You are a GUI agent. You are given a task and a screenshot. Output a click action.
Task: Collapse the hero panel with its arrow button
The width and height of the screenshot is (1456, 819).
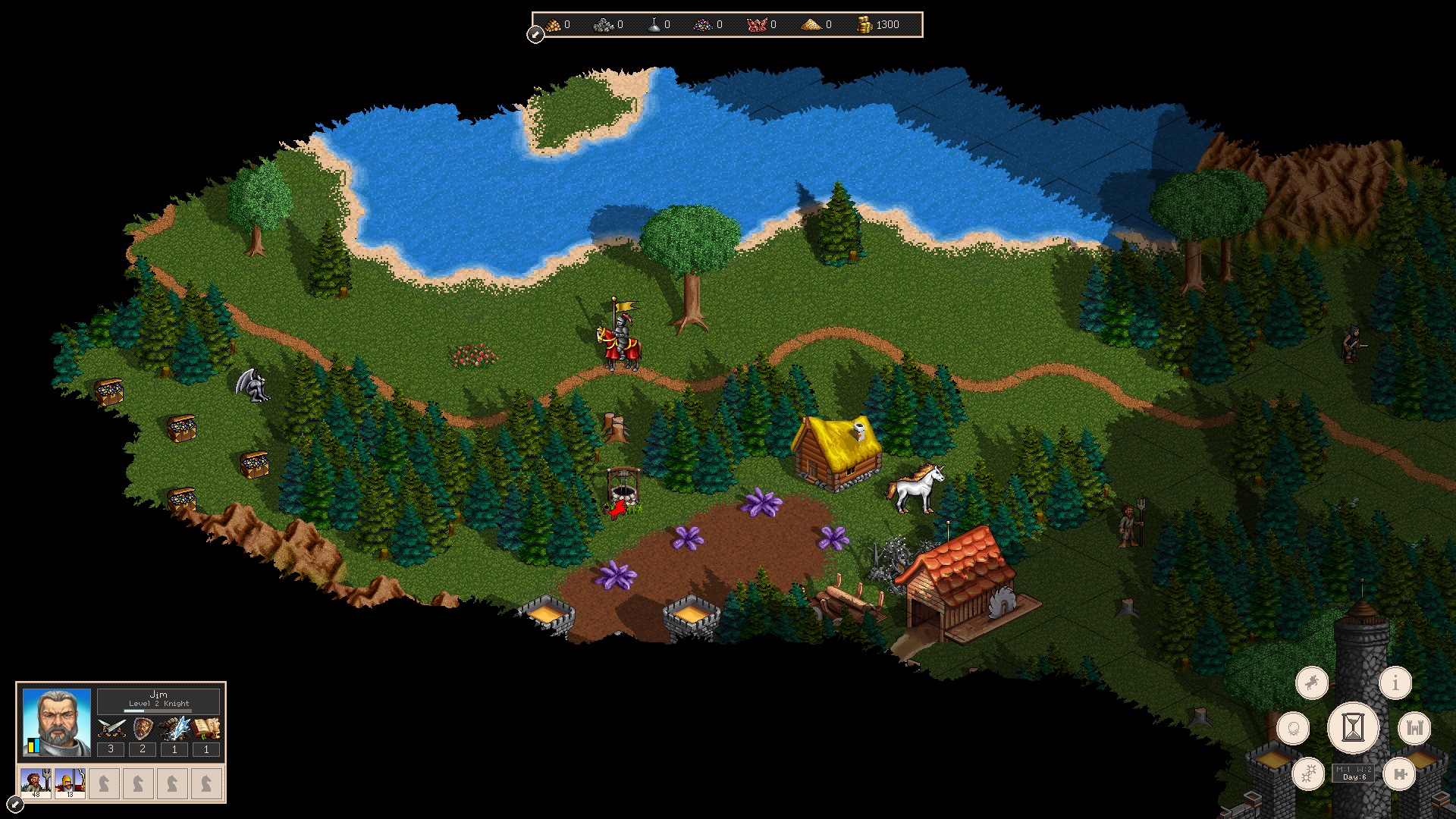tap(14, 804)
